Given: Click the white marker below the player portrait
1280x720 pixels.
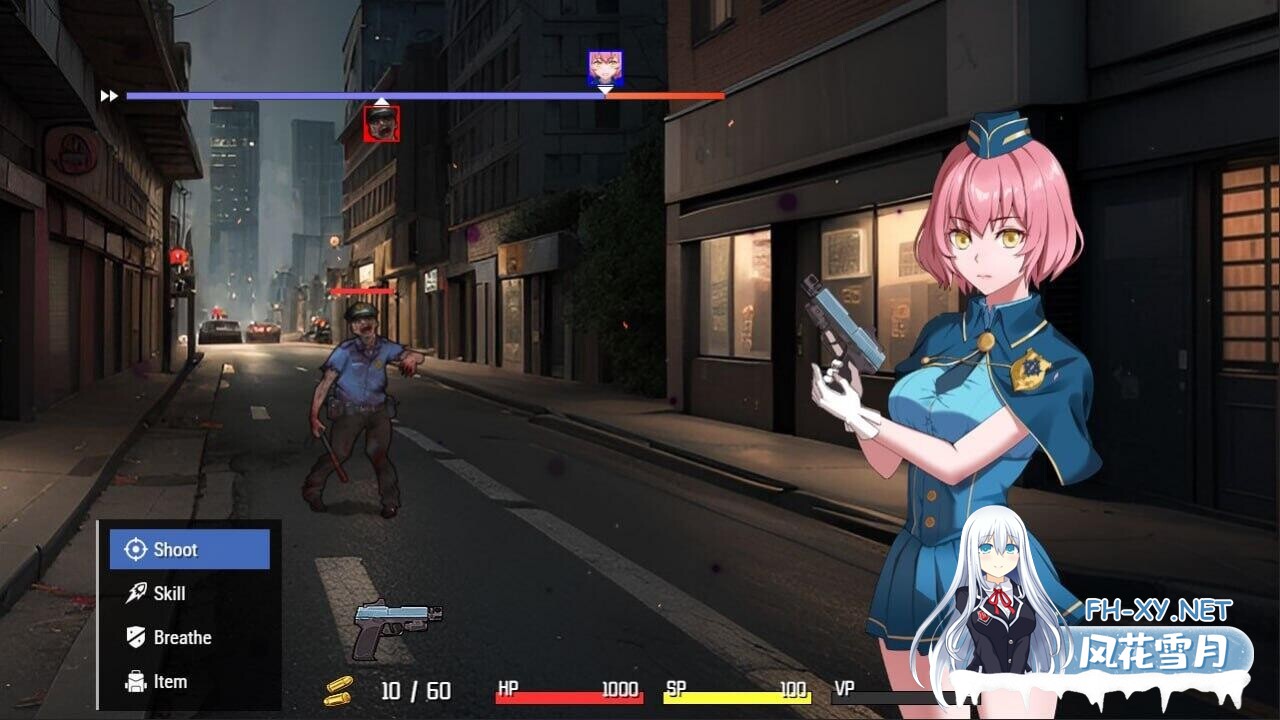Looking at the screenshot, I should (x=604, y=90).
